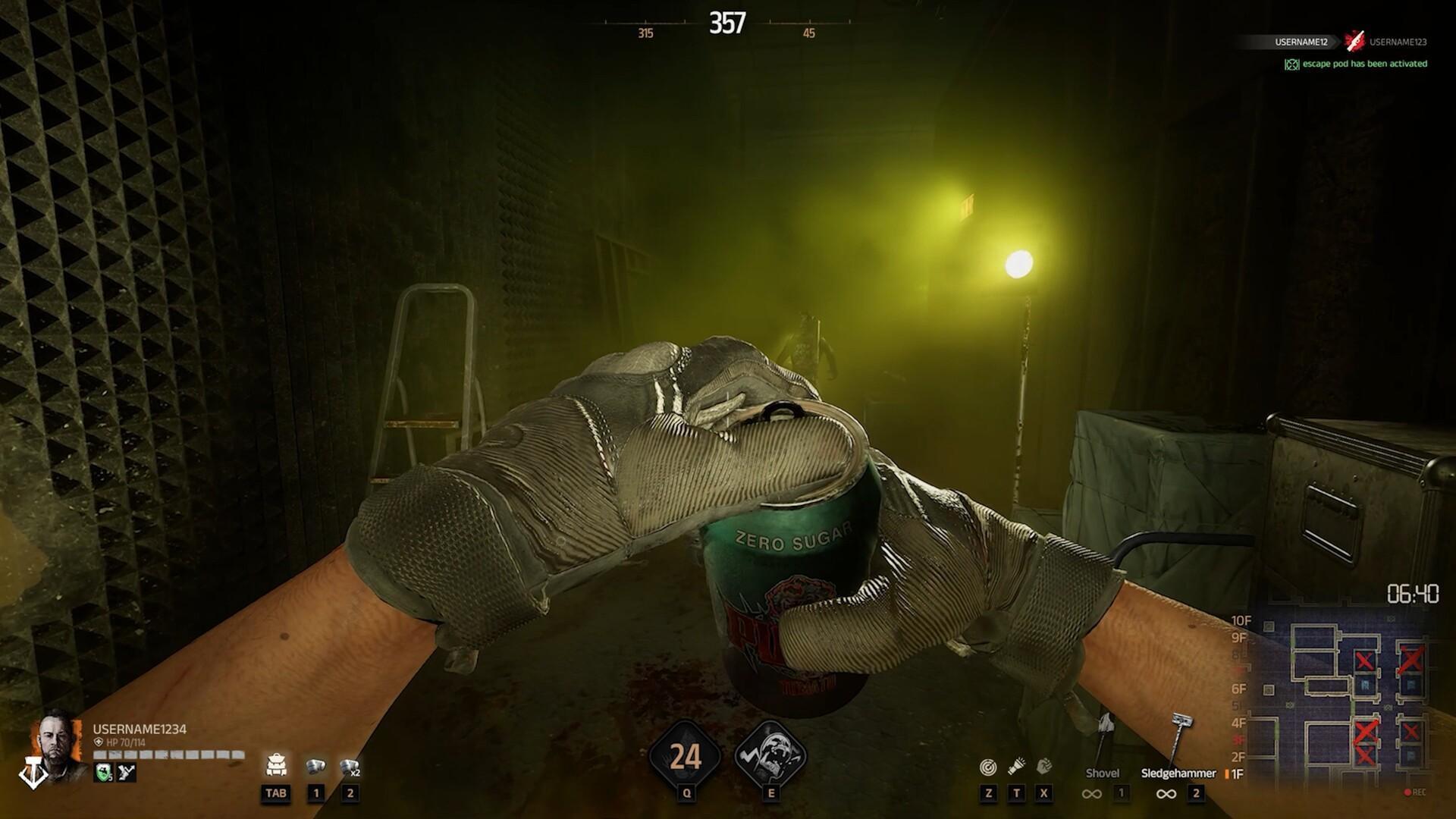Select the fist melee icon
The image size is (1456, 819).
(x=1044, y=767)
